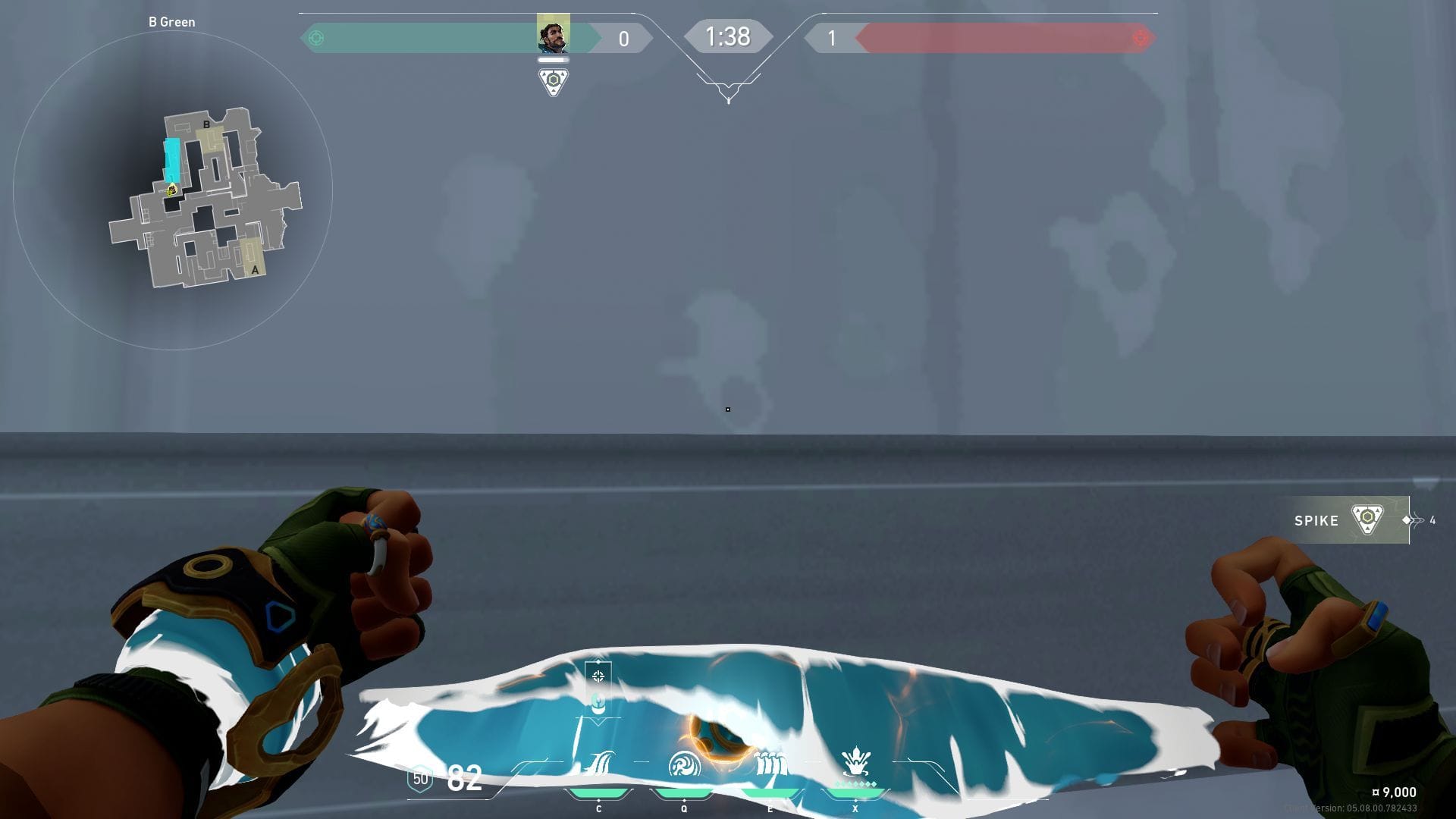Select the Harbor agent portrait
This screenshot has width=1456, height=819.
553,34
